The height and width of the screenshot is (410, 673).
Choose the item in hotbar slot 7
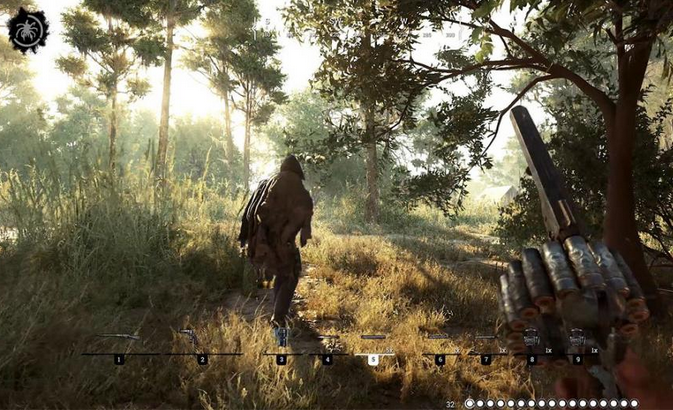pos(486,338)
